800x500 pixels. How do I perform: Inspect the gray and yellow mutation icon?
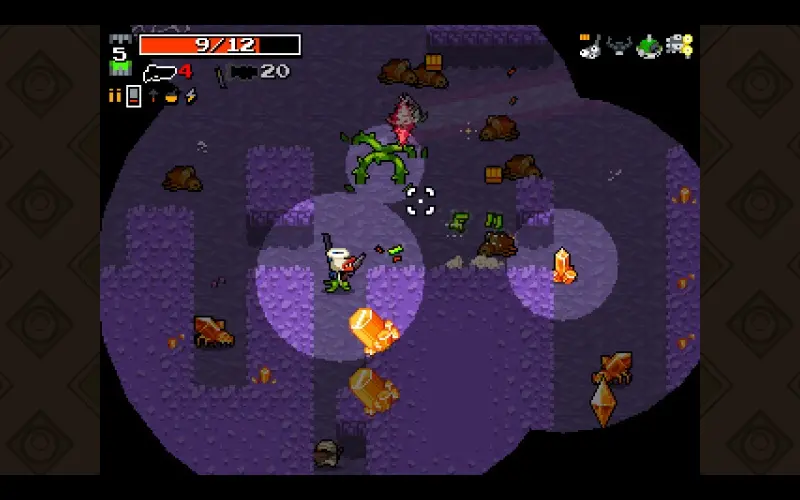click(x=680, y=46)
